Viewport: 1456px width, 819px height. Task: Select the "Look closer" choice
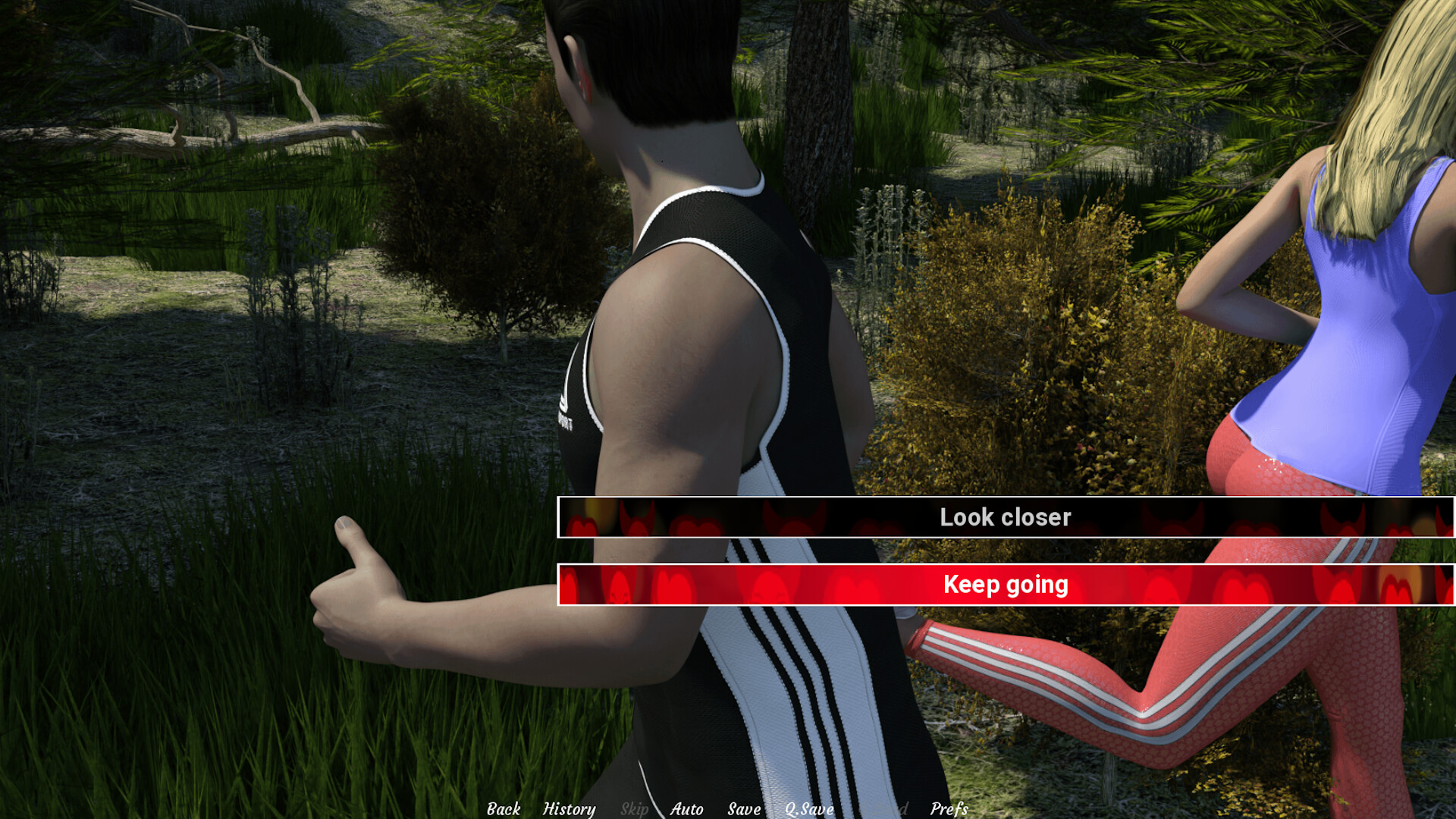coord(1006,517)
